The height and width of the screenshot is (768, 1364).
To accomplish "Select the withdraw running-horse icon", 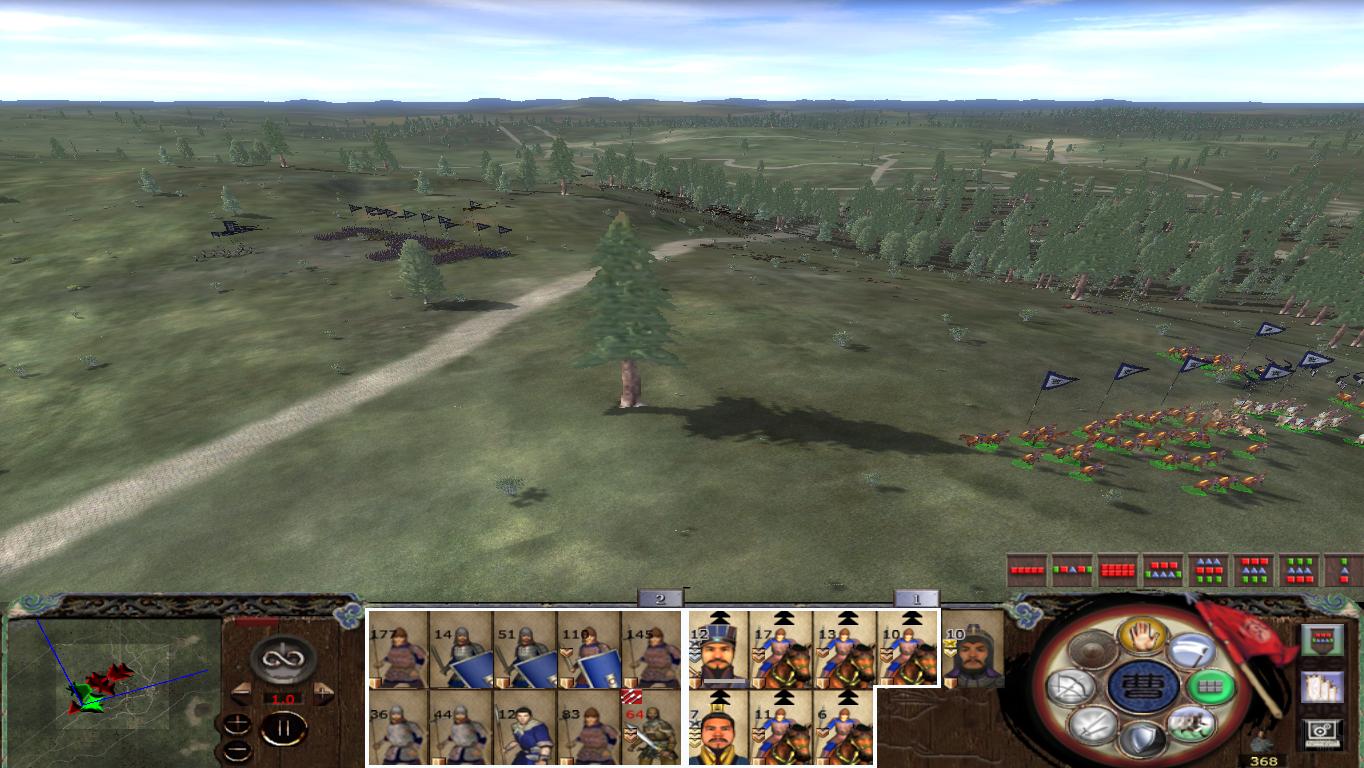I will [1193, 725].
